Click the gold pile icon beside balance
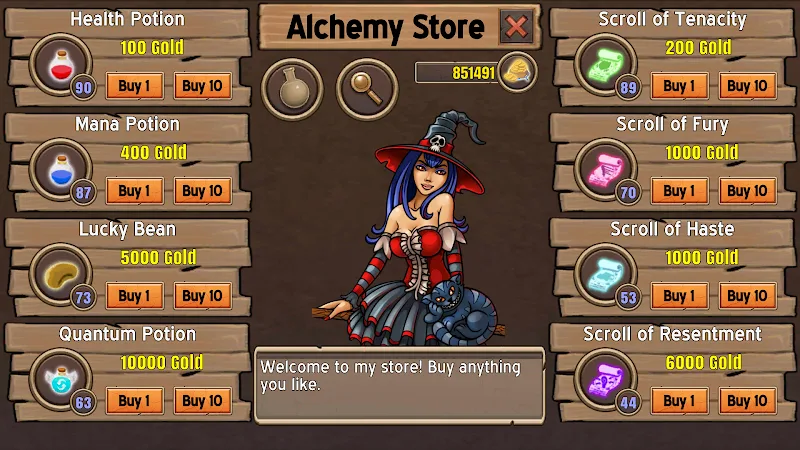The image size is (800, 450). coord(517,71)
